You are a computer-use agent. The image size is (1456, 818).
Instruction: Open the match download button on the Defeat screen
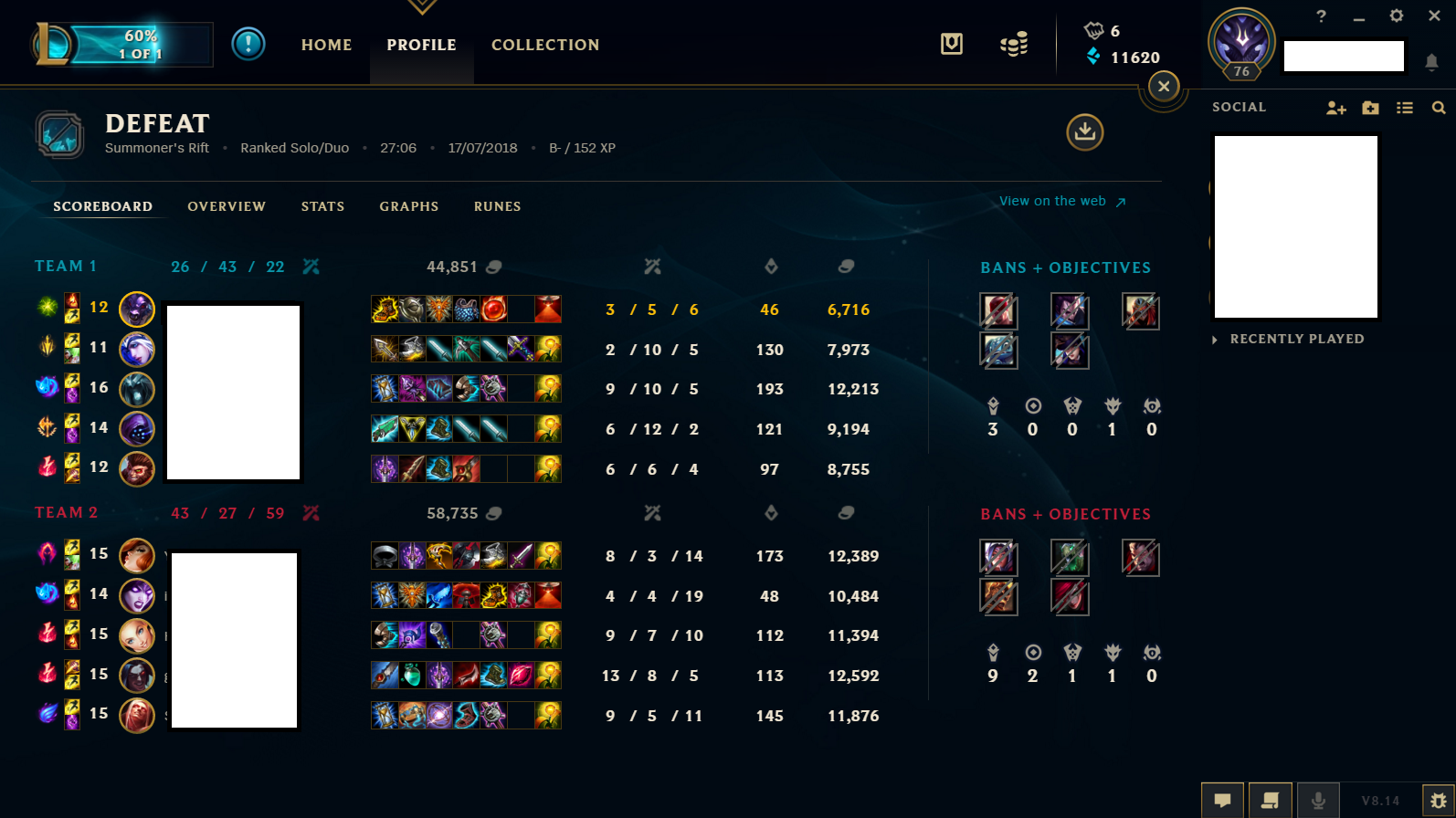coord(1083,132)
